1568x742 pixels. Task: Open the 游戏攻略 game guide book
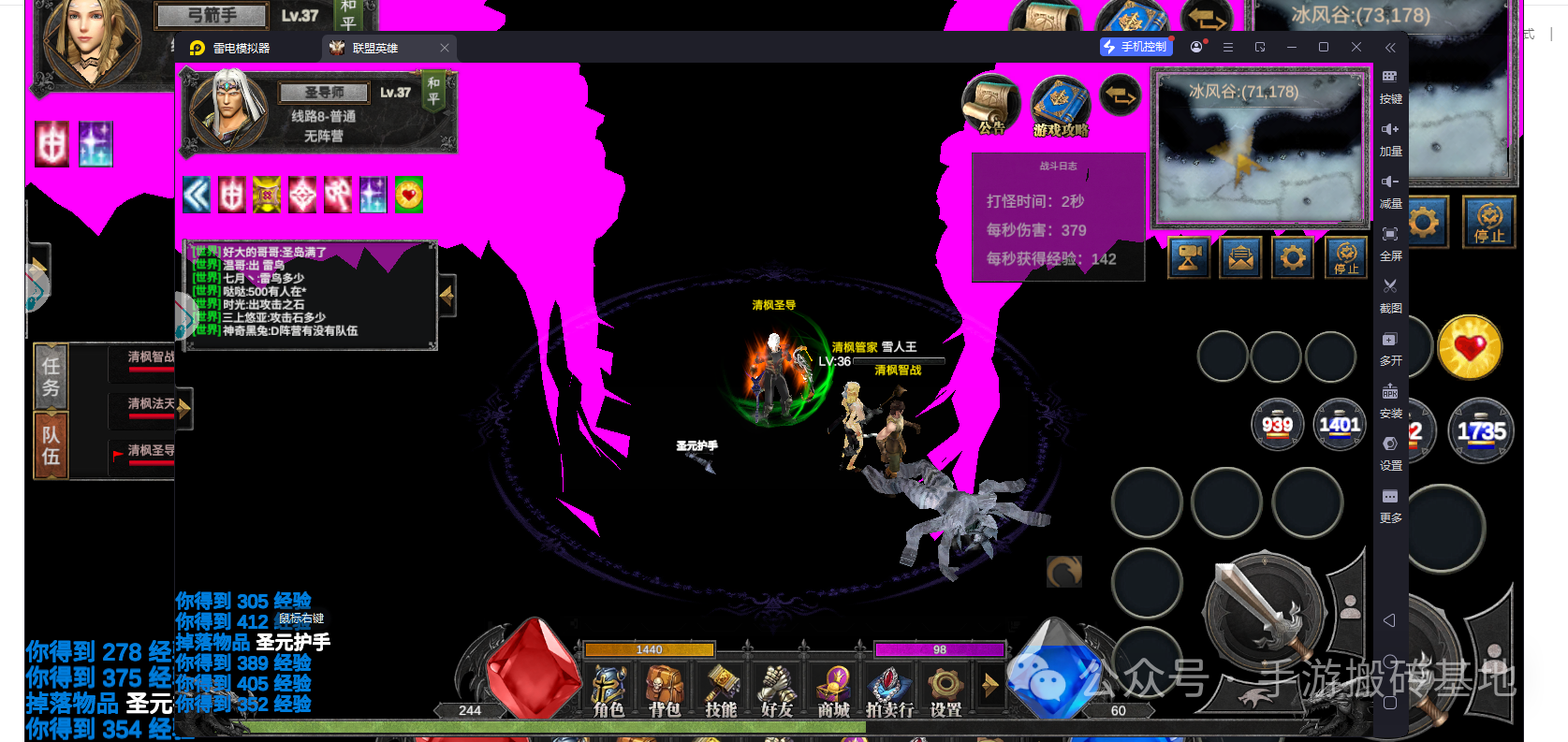point(1061,107)
